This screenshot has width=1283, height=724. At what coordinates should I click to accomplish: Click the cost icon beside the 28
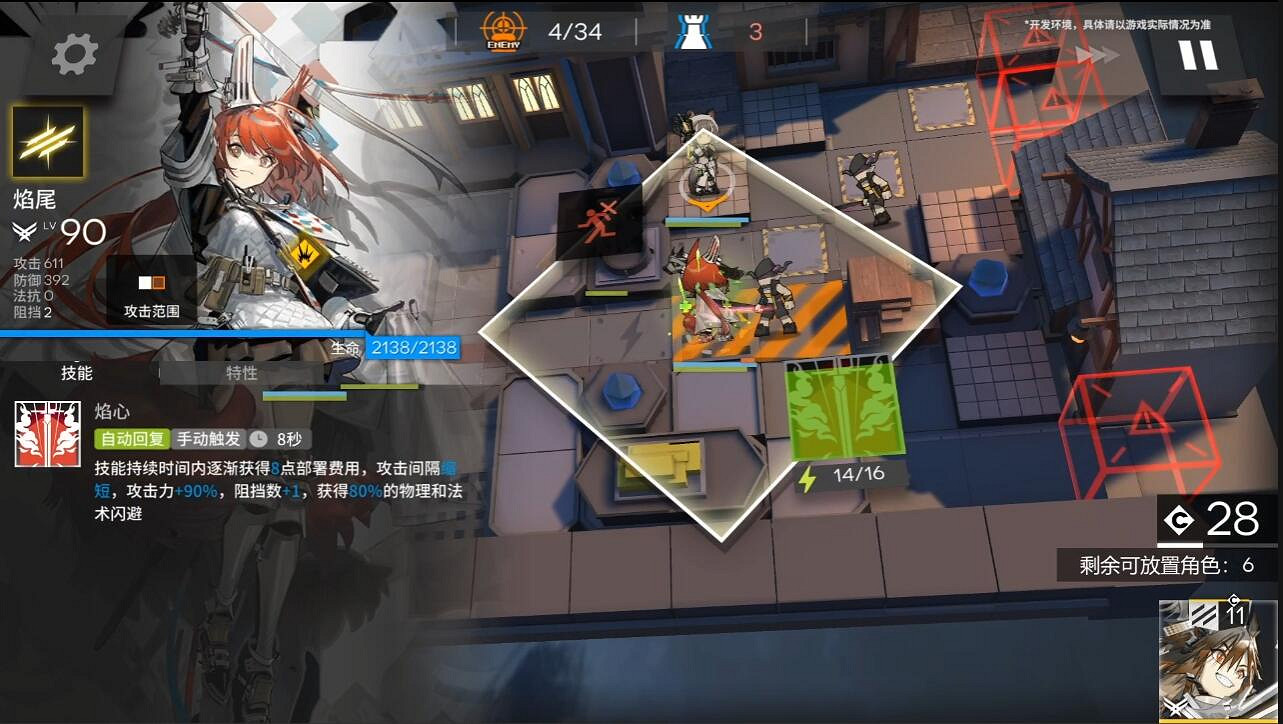1178,519
